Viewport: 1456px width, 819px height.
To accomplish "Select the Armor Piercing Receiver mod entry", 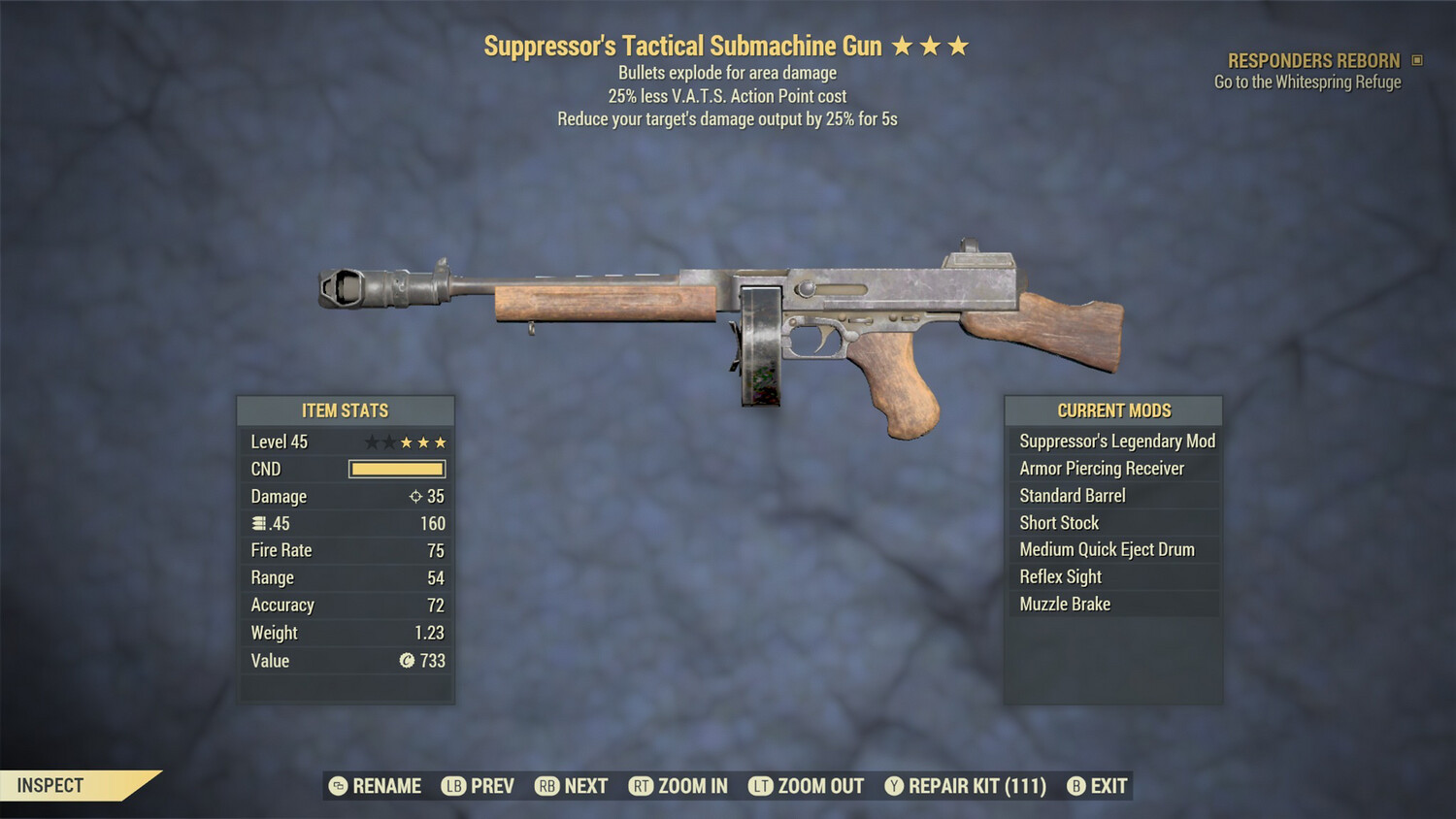I will [1102, 468].
